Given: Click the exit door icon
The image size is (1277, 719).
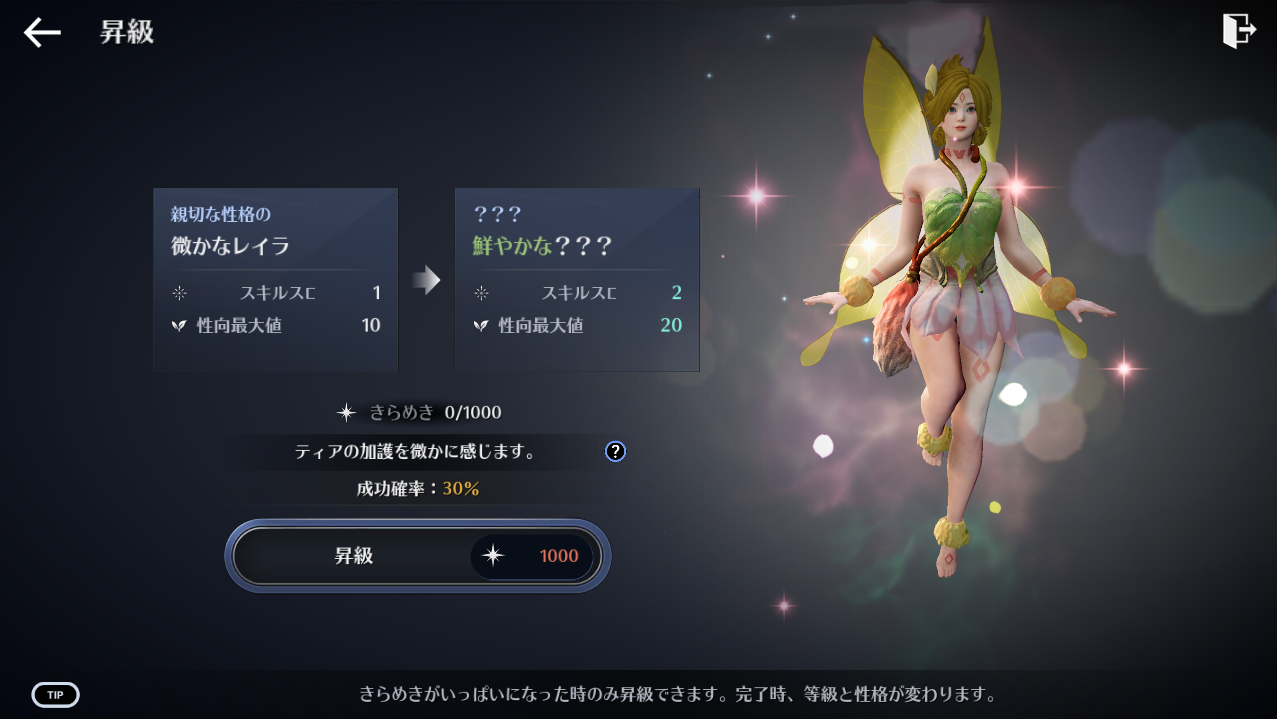Looking at the screenshot, I should pos(1238,31).
